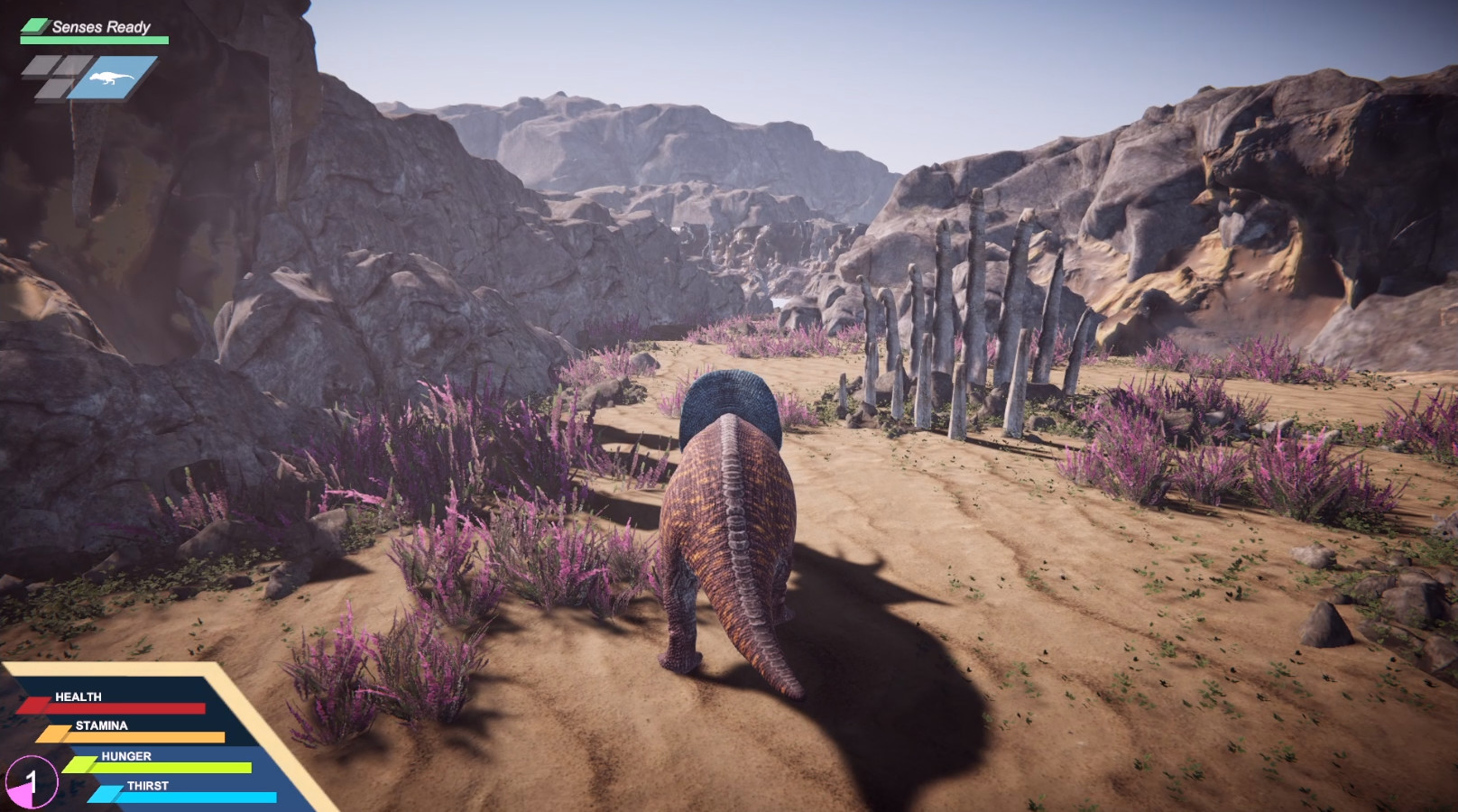
Task: Select the THIRST label
Action: coord(148,785)
